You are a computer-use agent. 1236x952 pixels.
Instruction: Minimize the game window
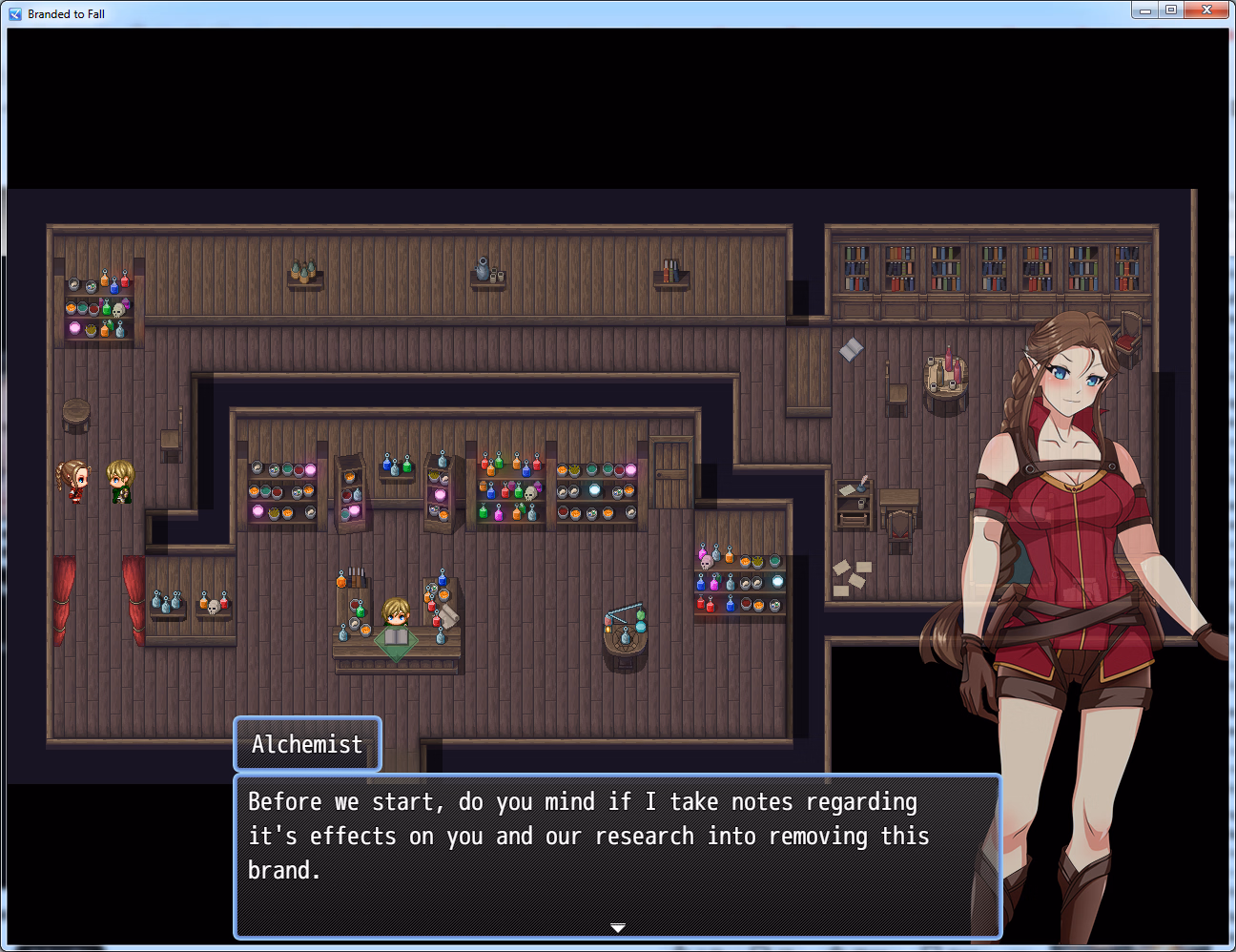coord(1145,10)
